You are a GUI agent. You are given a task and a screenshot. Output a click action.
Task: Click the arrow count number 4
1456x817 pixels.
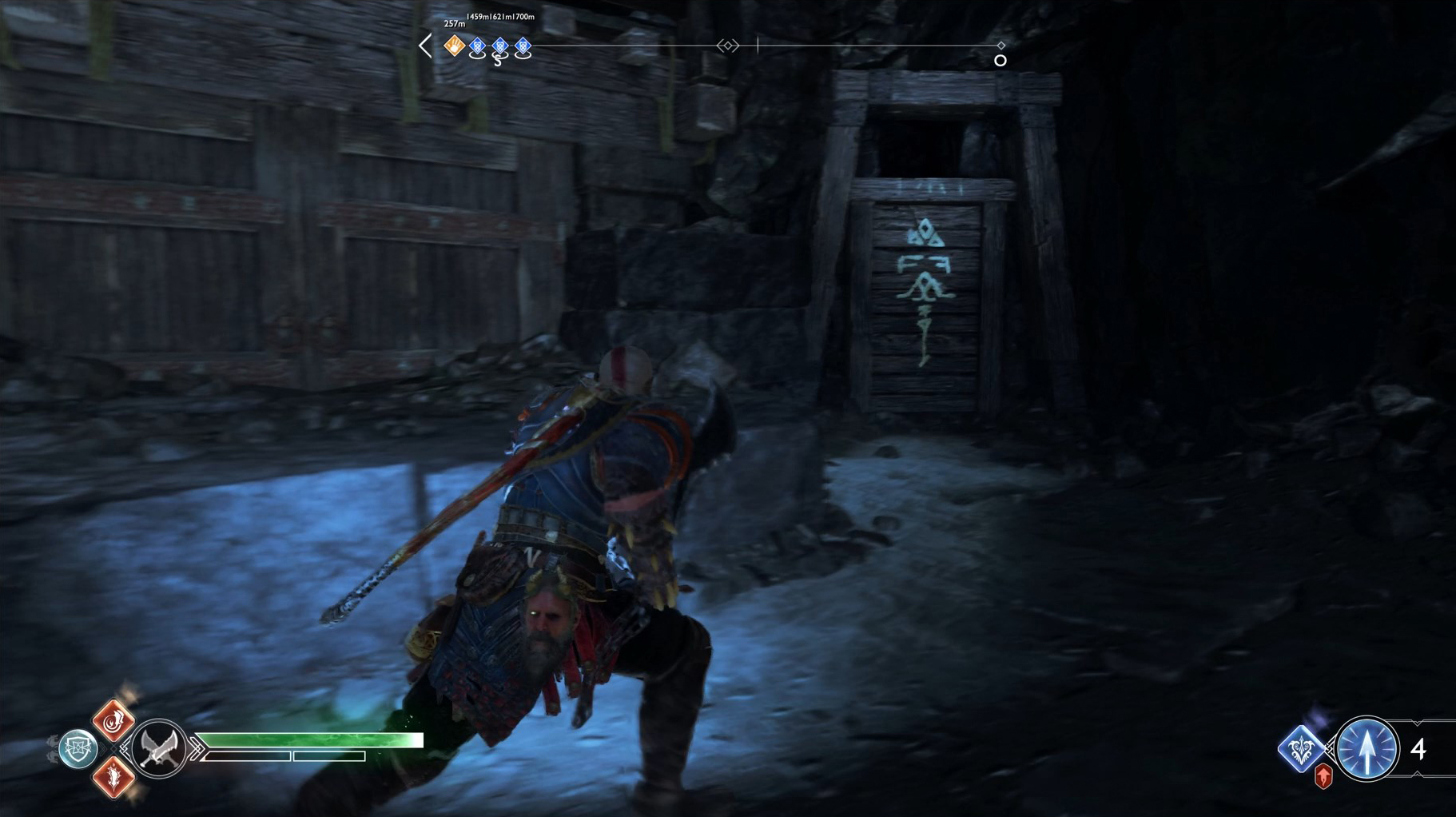[x=1418, y=749]
